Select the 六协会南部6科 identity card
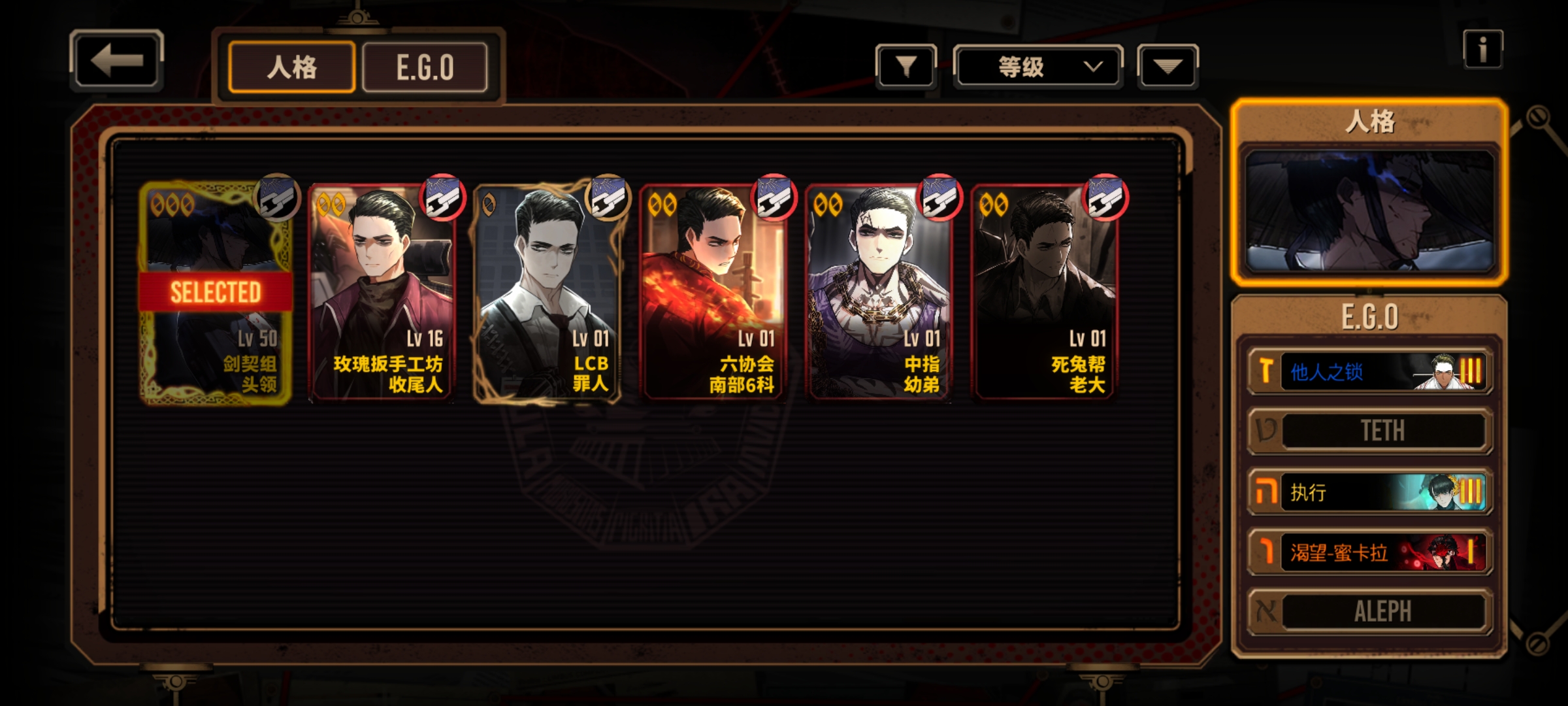Viewport: 1568px width, 706px height. coord(713,294)
